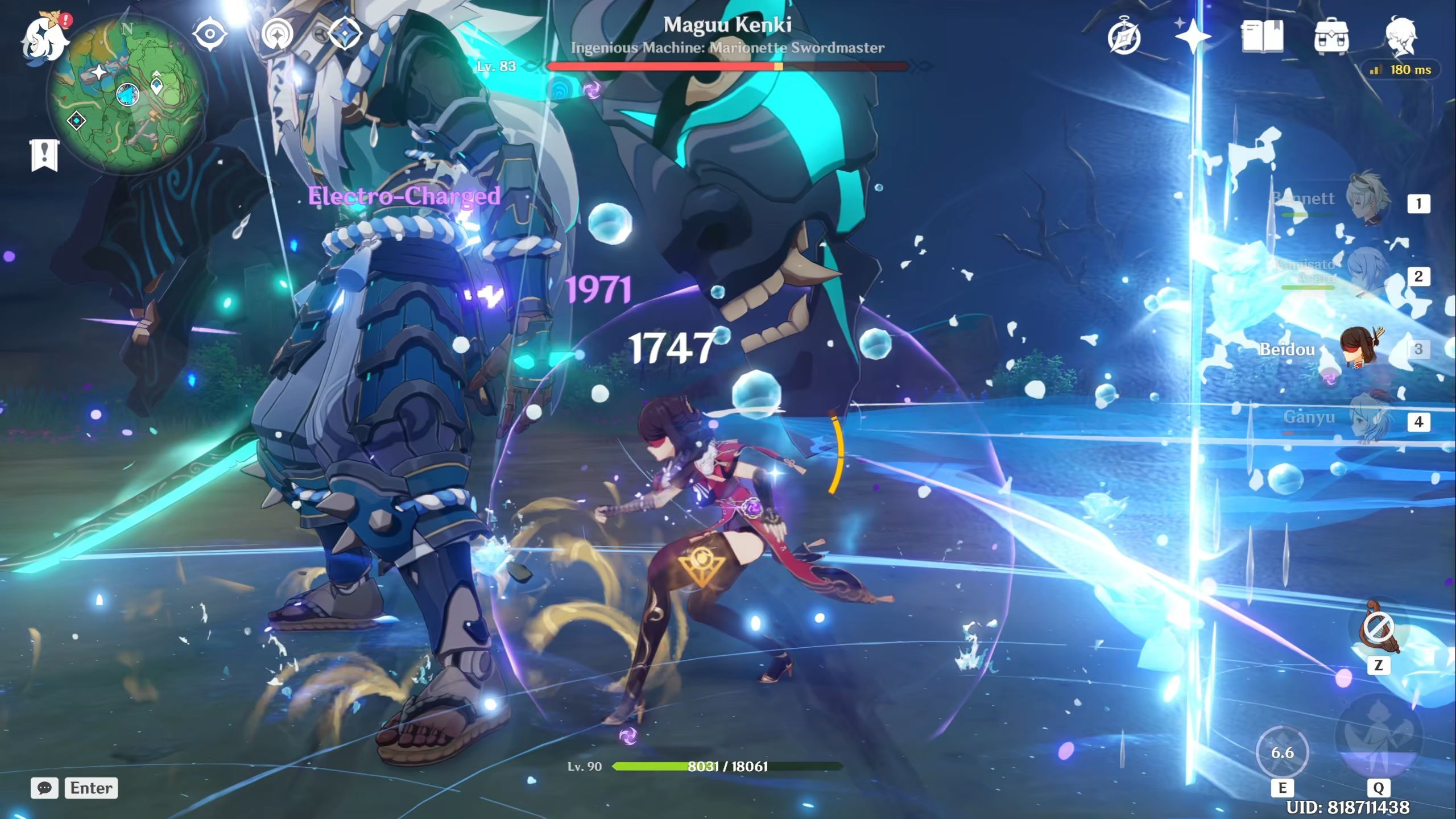Activate Beidou's Elemental Skill on cooldown

1282,752
